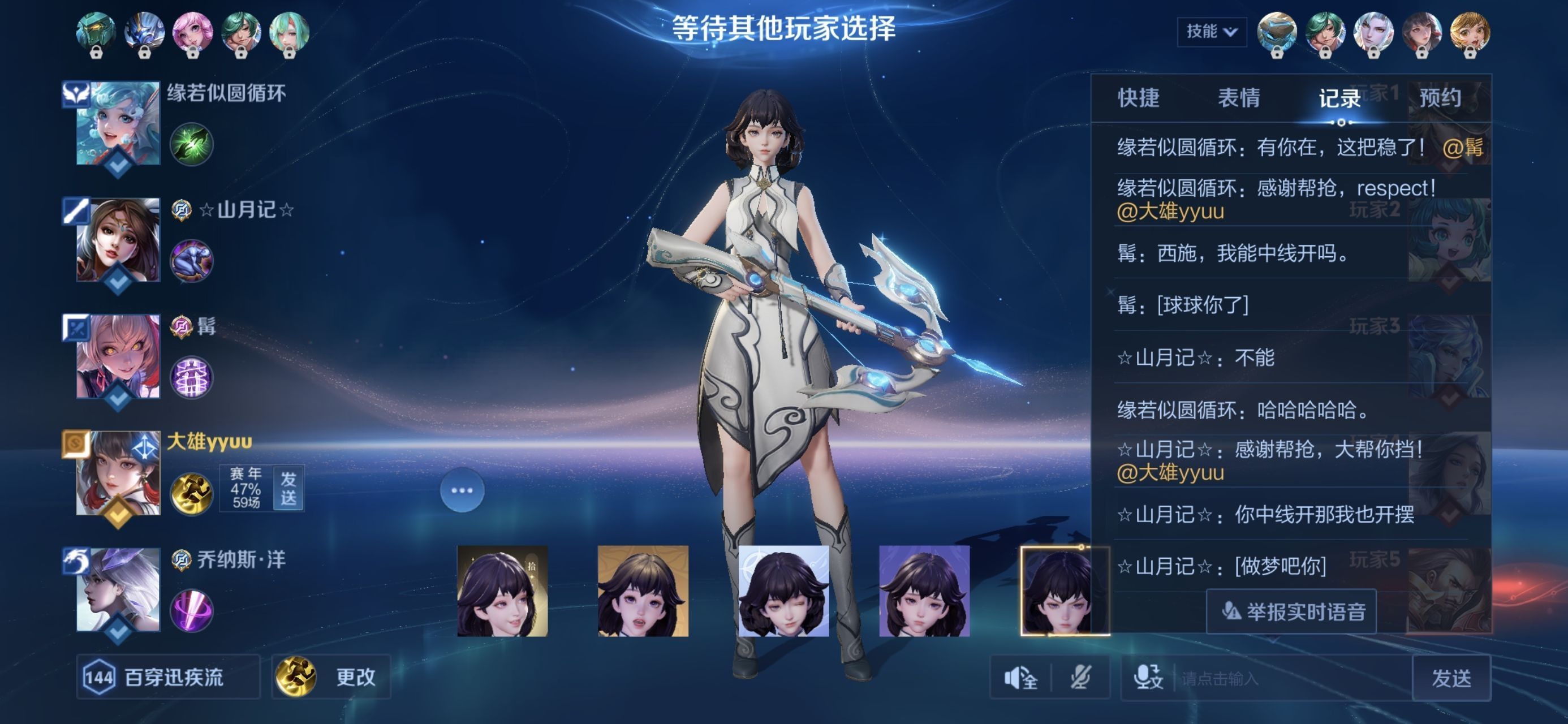Switch to the 预约 tab
1568x724 pixels.
click(1440, 98)
